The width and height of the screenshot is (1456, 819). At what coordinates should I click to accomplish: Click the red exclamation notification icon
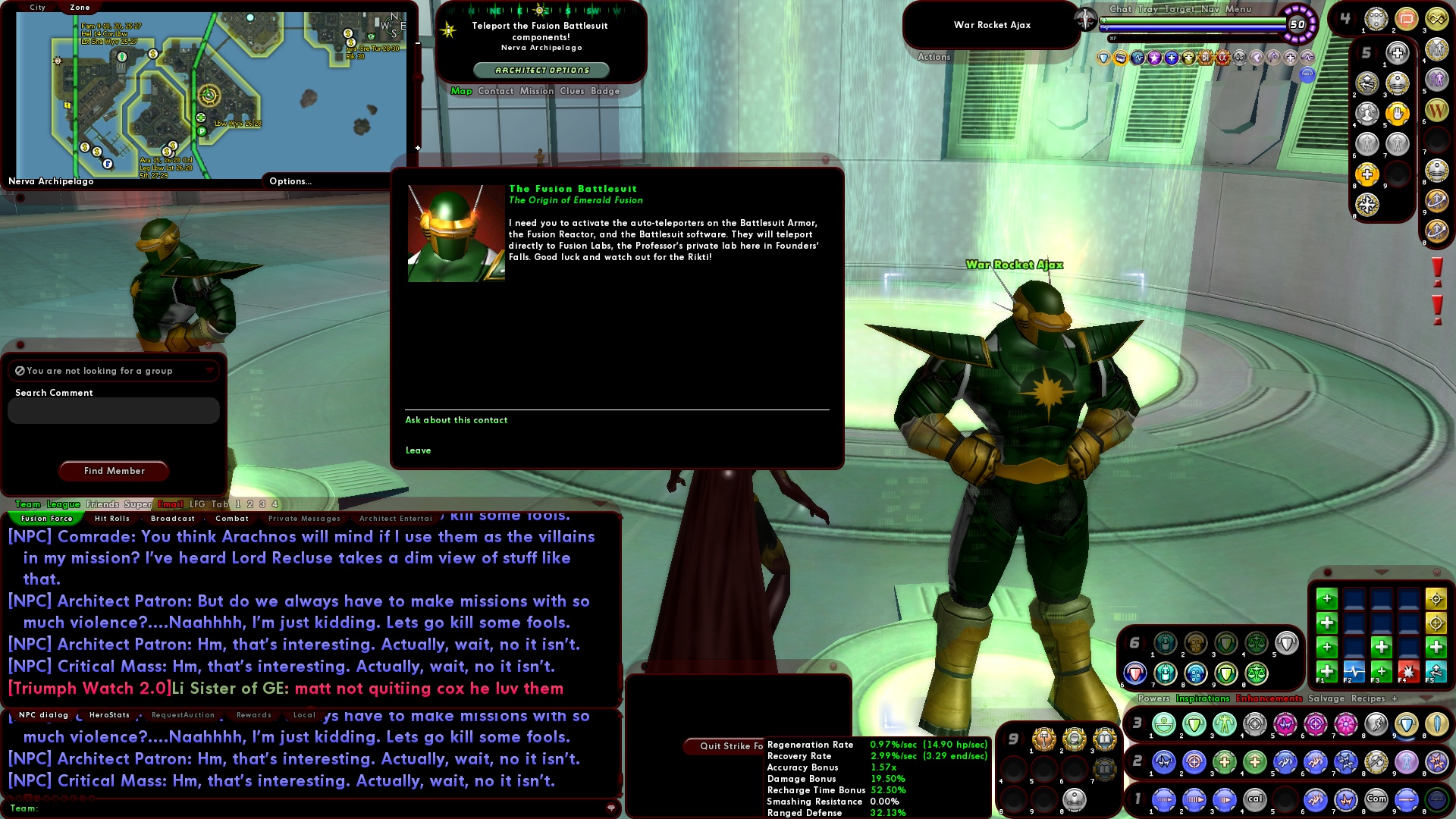(1436, 269)
